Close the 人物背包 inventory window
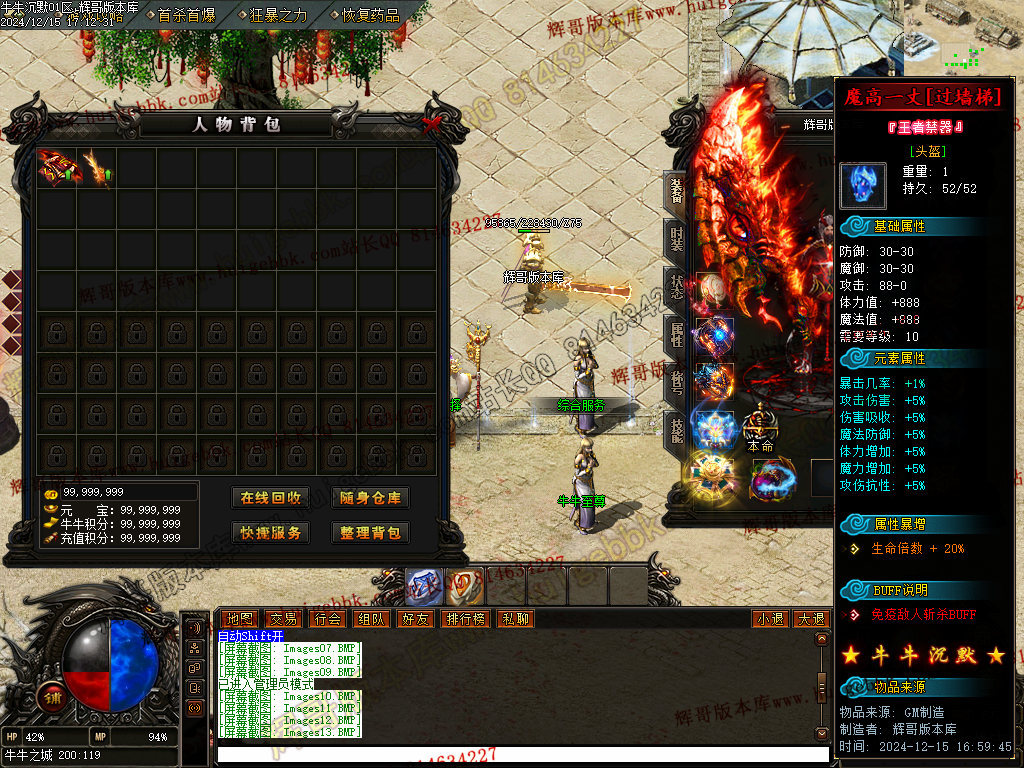The image size is (1024, 768). pos(432,124)
